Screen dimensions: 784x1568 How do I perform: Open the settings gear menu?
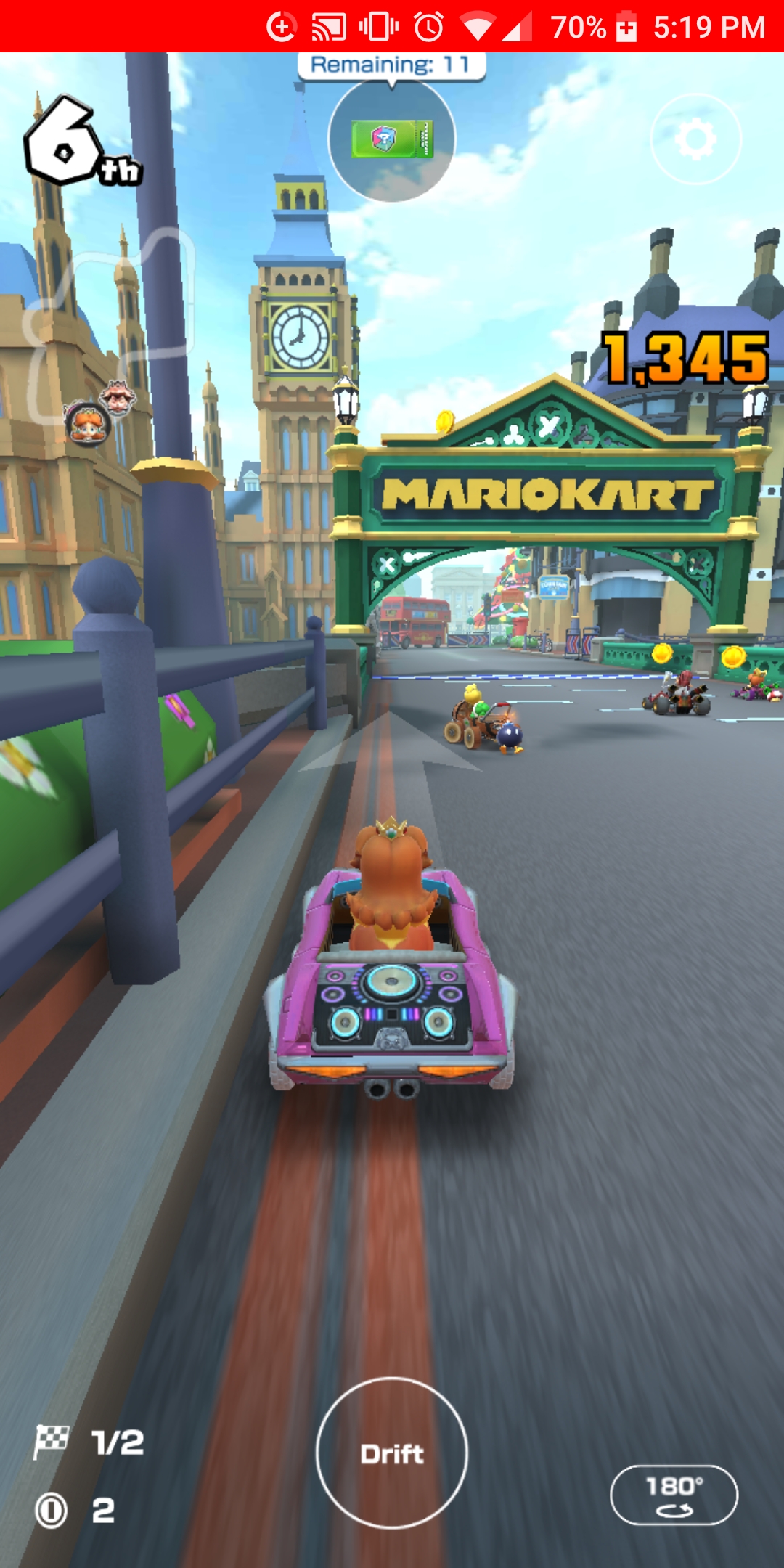(696, 139)
